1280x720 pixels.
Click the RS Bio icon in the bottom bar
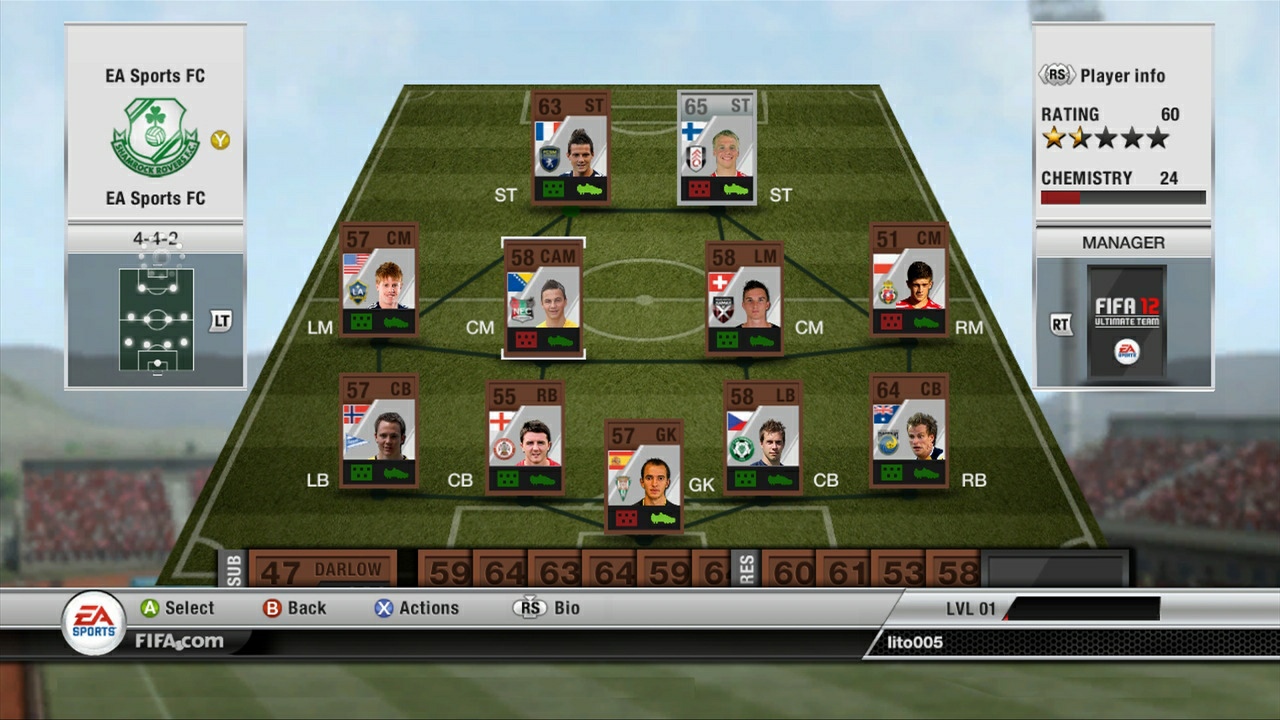click(529, 607)
